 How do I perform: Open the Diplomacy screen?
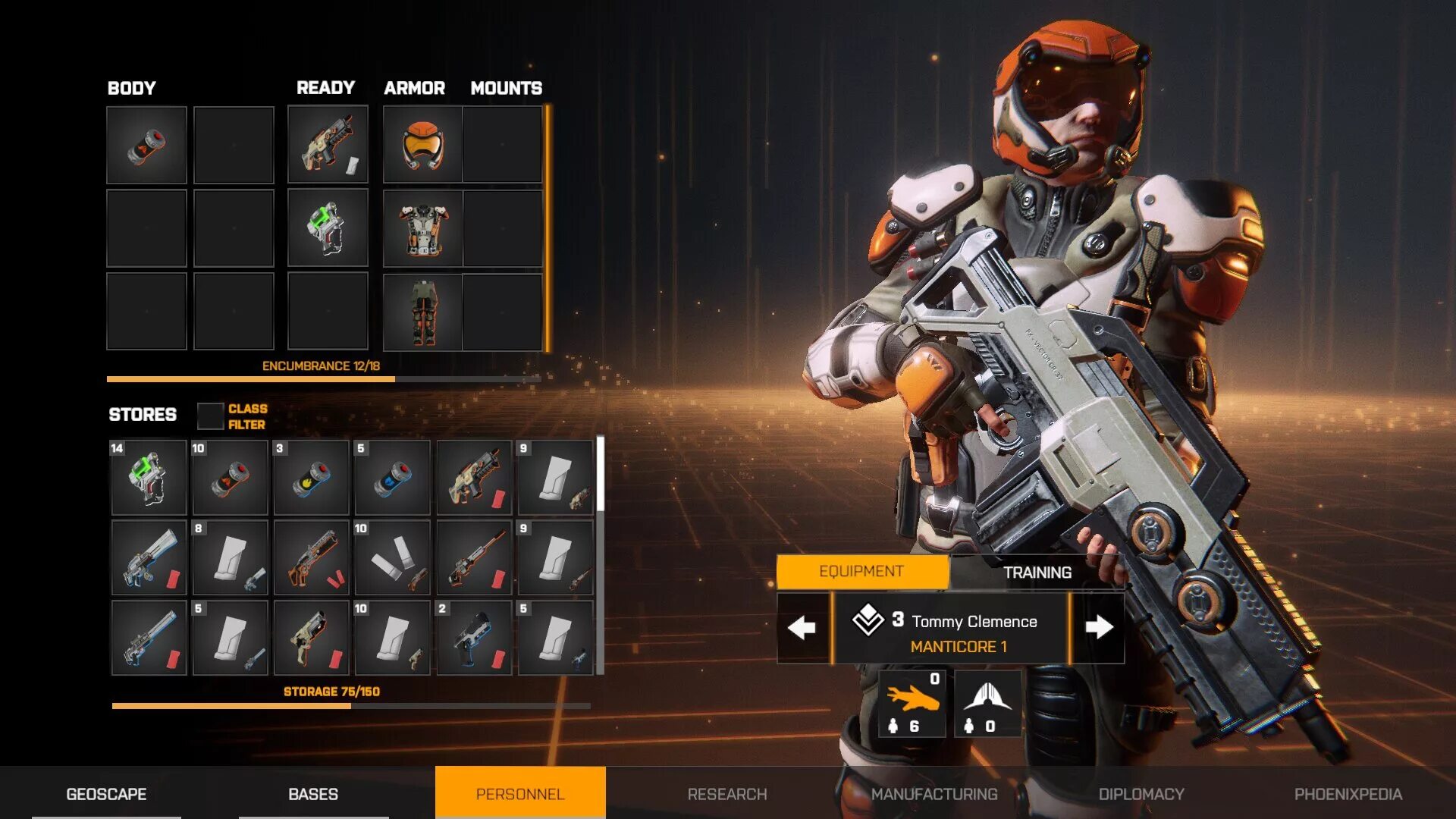(1141, 794)
